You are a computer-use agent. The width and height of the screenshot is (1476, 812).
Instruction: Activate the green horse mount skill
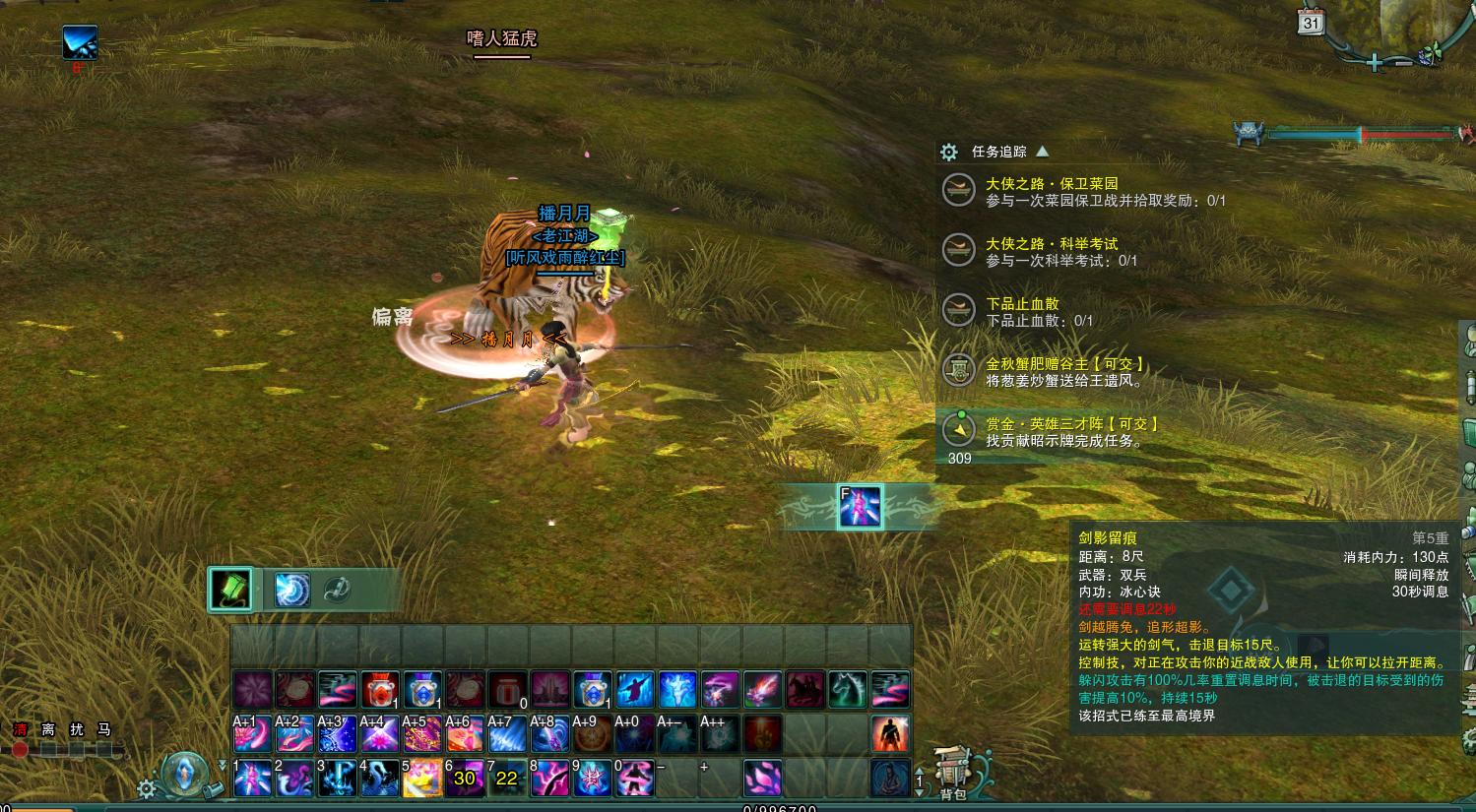tap(848, 690)
